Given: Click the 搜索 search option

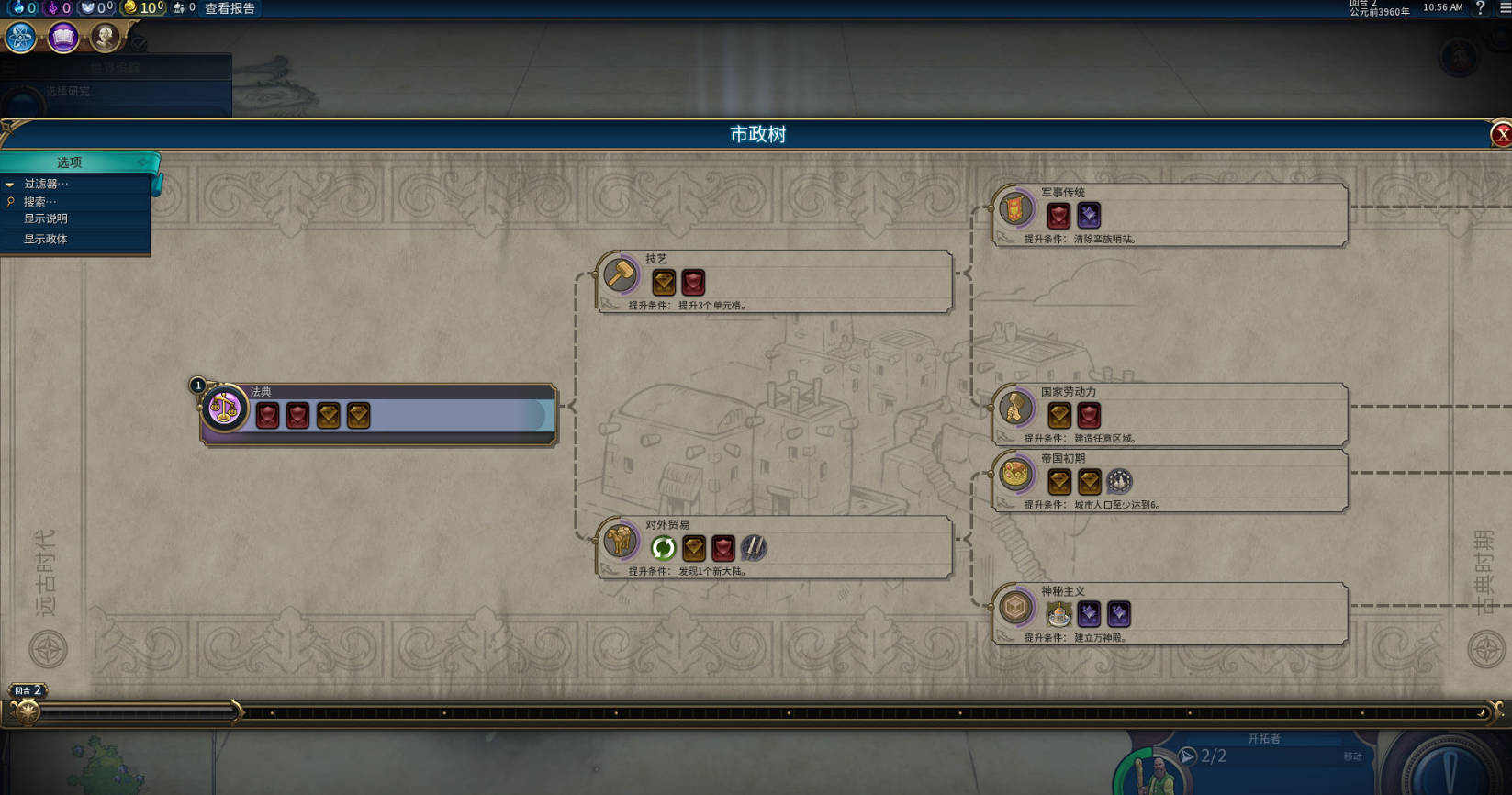Looking at the screenshot, I should [x=40, y=202].
